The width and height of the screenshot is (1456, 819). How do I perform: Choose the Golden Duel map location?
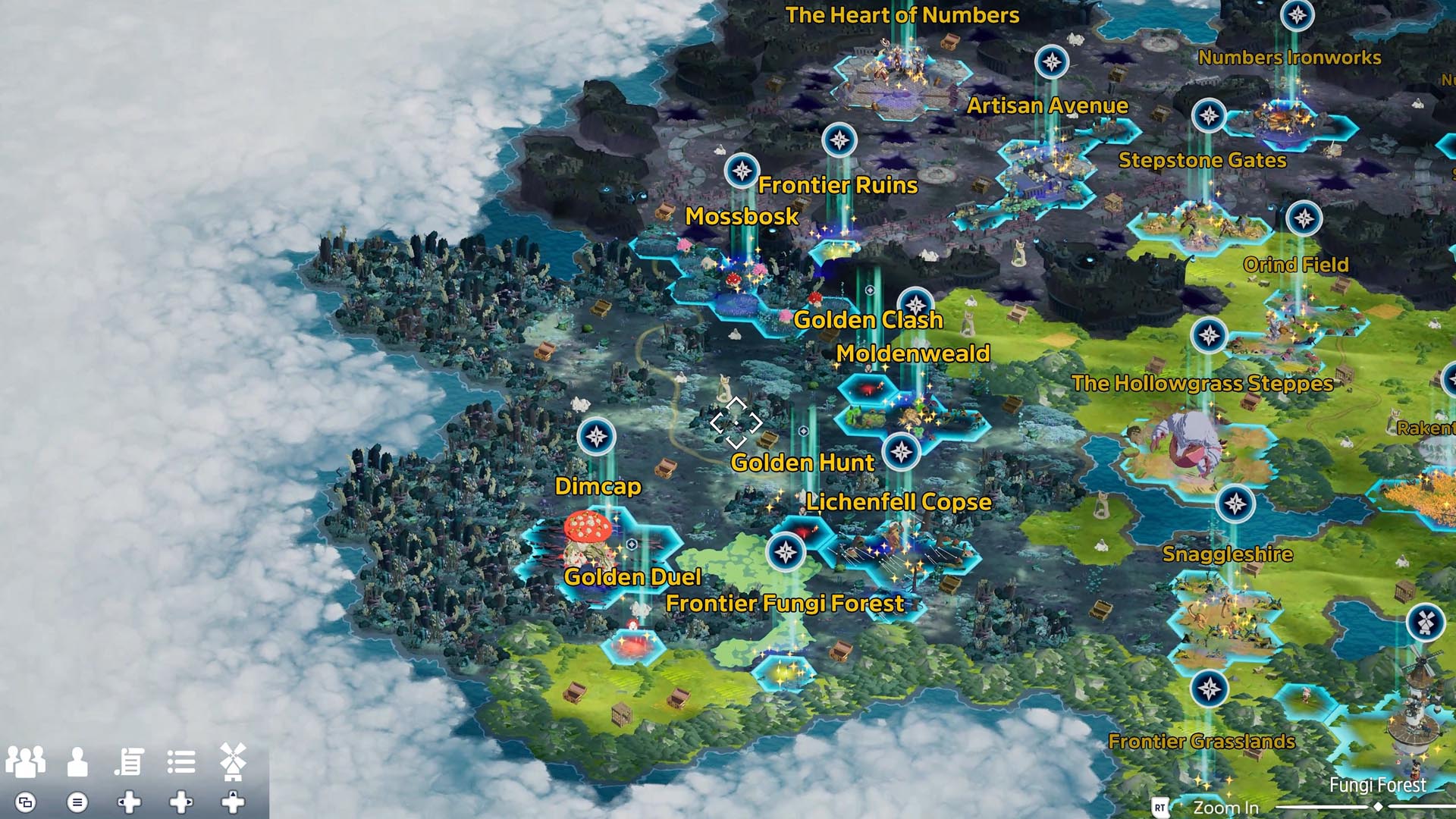(632, 577)
